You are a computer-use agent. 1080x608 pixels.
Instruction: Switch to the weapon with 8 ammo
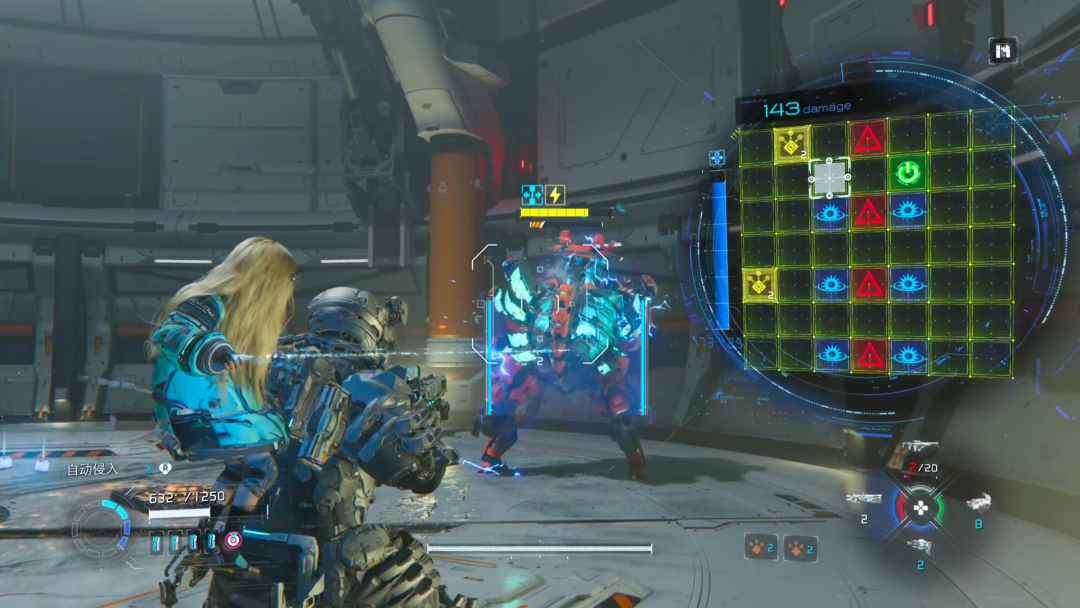pyautogui.click(x=979, y=503)
